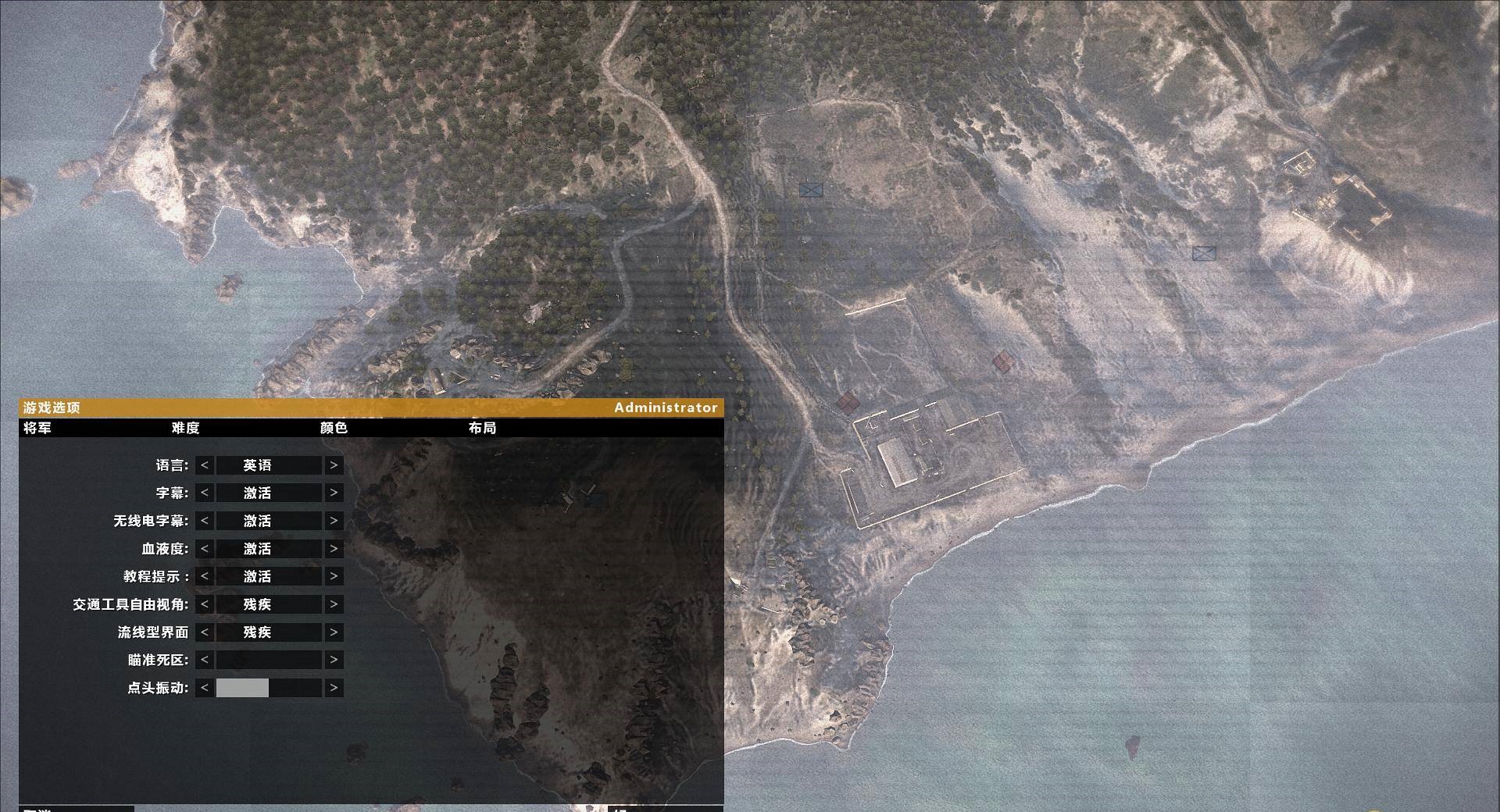The image size is (1500, 812).
Task: Increase 瞄准死区 using its right arrow
Action: pos(333,660)
